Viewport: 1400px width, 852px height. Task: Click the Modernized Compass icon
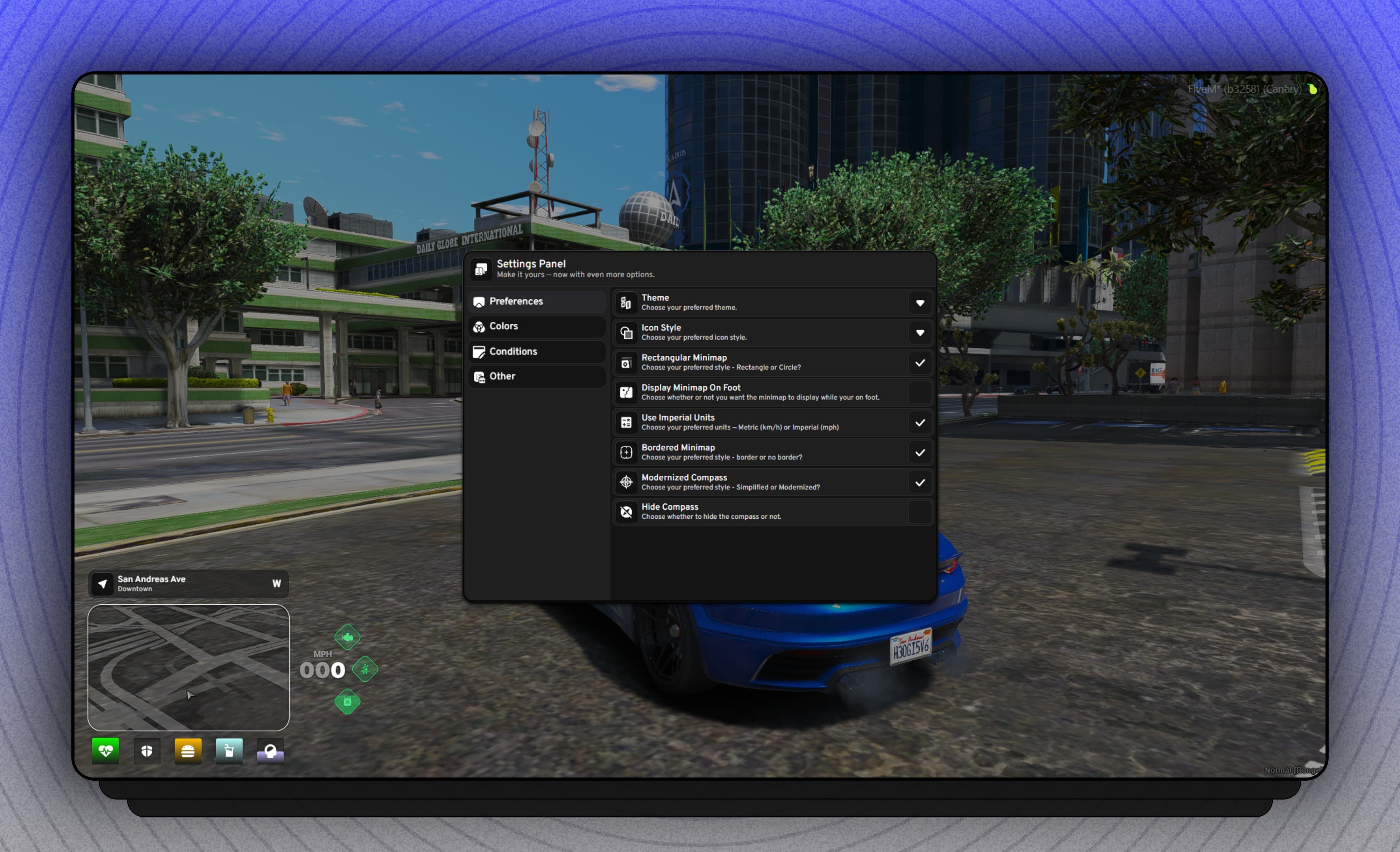click(x=625, y=482)
